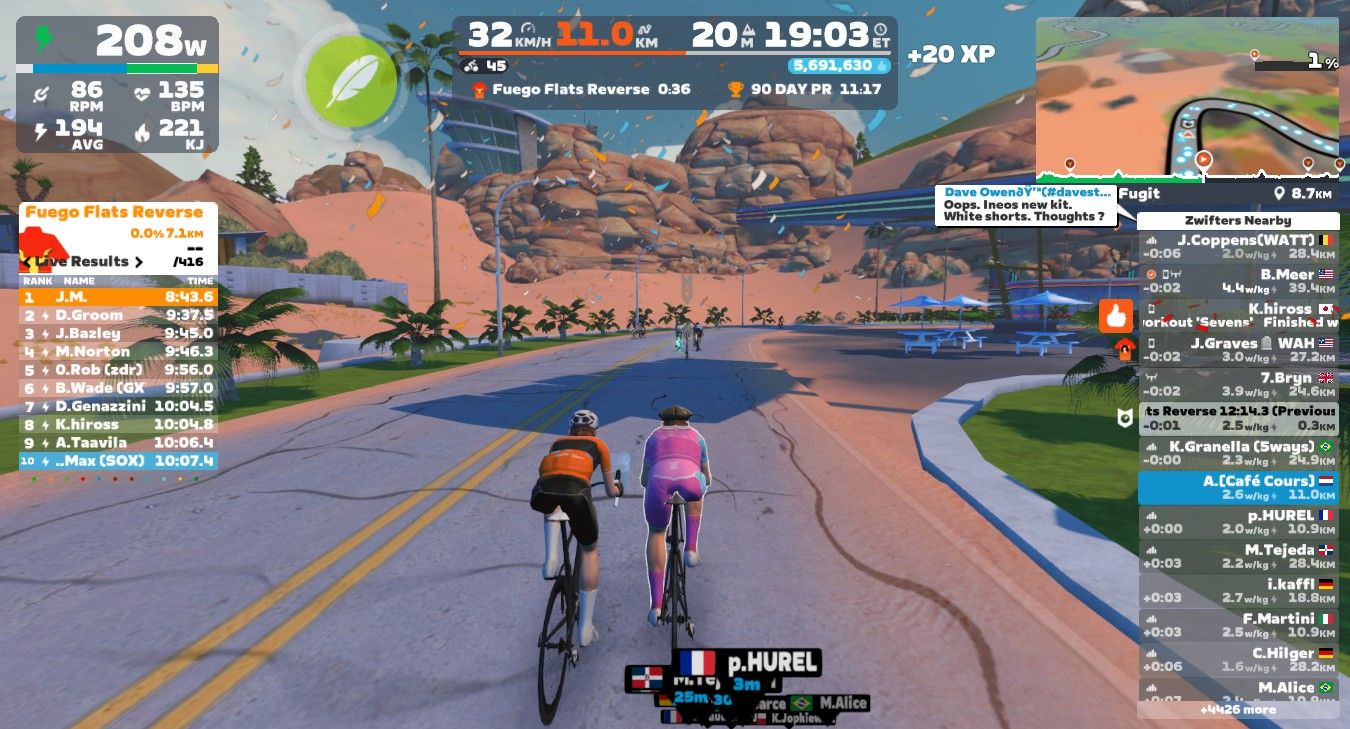Expand the '+4426 more' riders entry

[x=1238, y=709]
